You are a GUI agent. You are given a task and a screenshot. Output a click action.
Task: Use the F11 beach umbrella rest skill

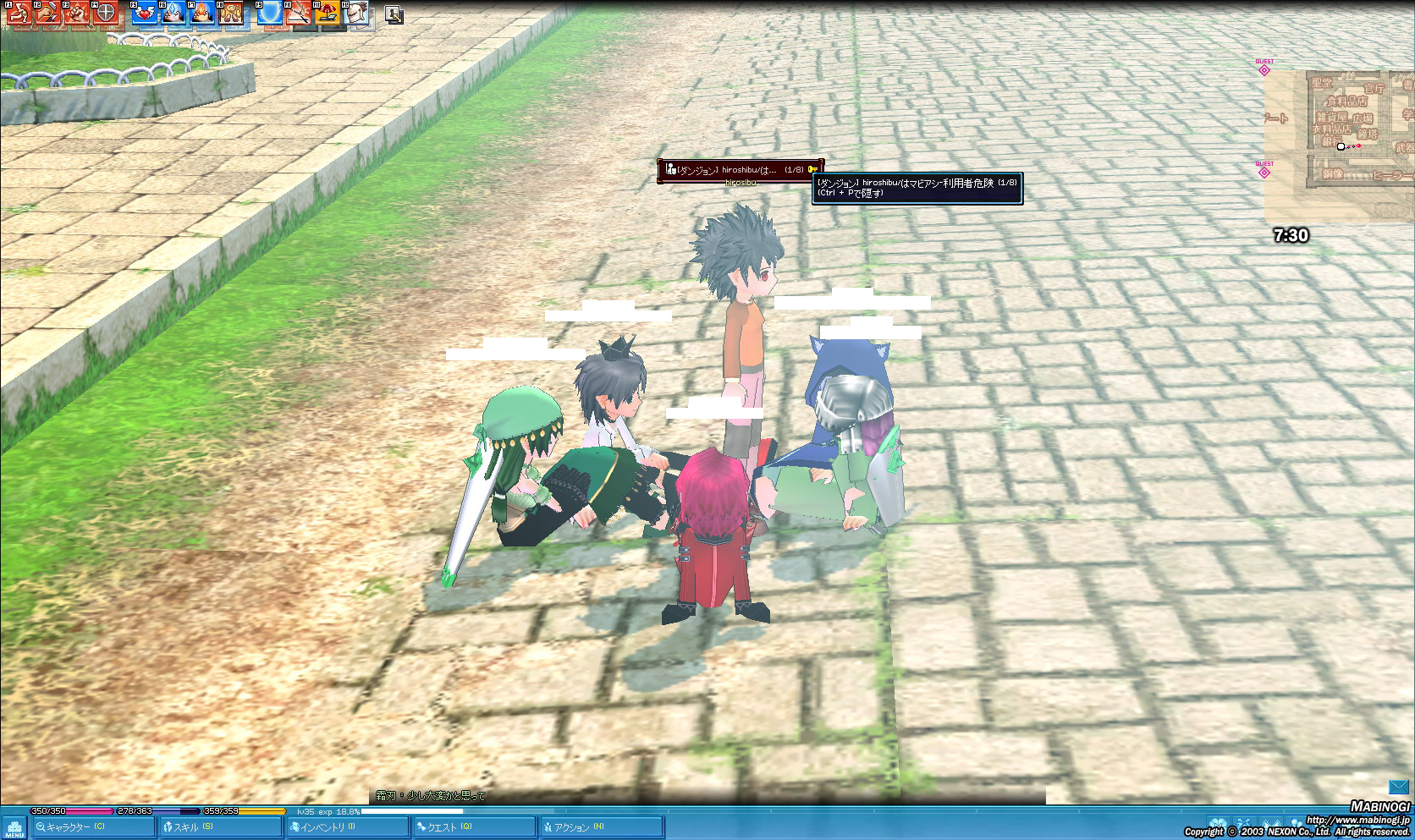pos(328,13)
